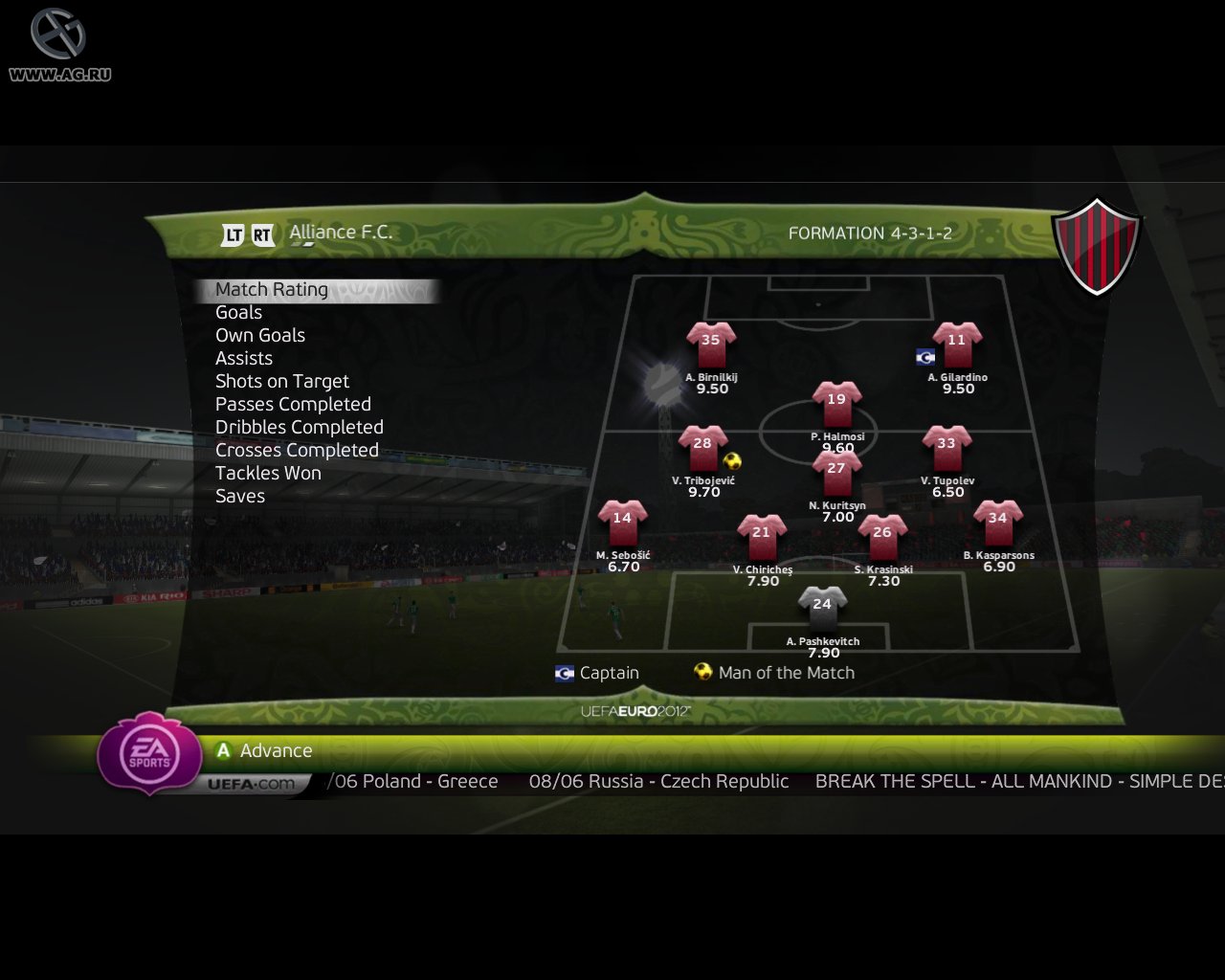Click the Man of the Match ball icon
This screenshot has width=1225, height=980.
[x=703, y=672]
